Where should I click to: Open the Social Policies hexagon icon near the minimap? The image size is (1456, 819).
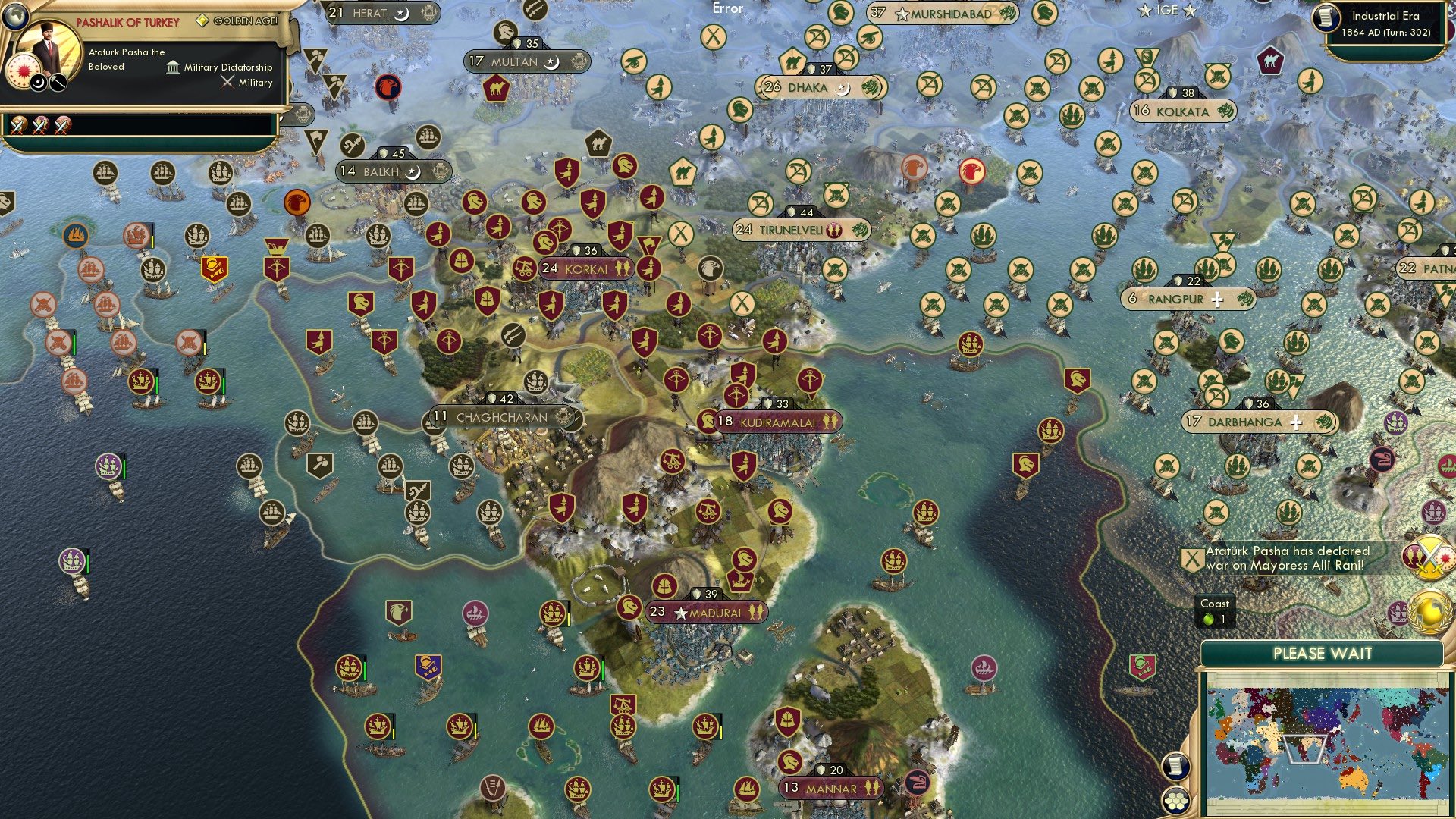click(1176, 801)
